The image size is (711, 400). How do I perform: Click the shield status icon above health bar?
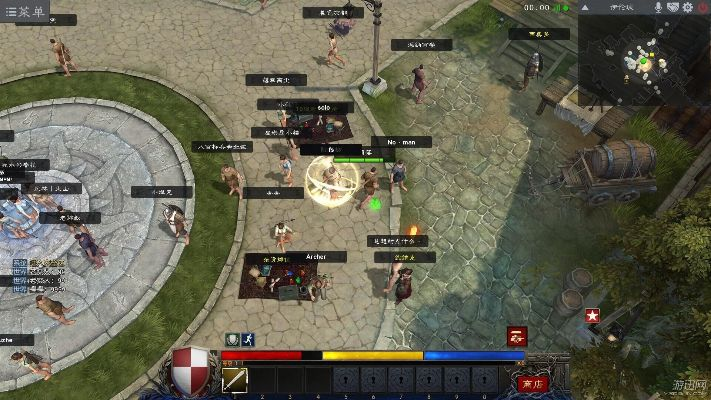[x=232, y=339]
